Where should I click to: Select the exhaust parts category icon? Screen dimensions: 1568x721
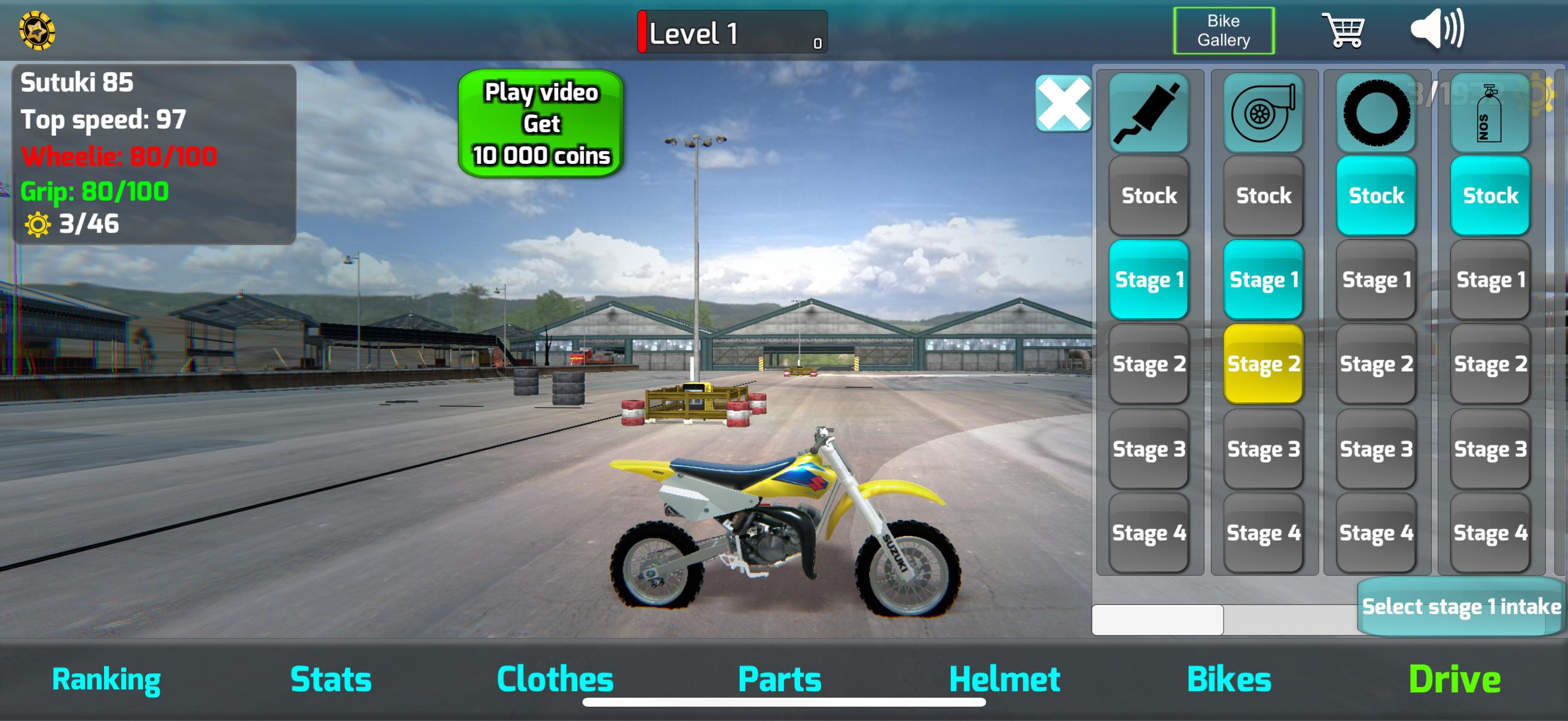click(1148, 114)
